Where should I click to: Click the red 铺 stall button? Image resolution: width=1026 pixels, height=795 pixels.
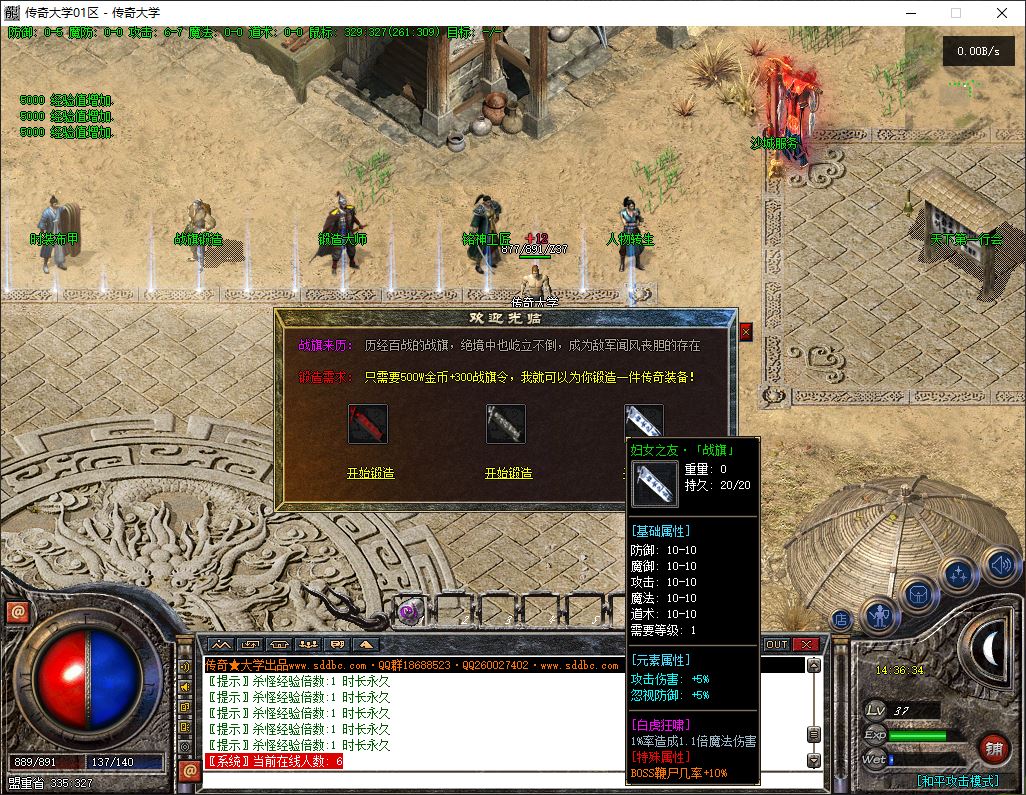tap(994, 747)
